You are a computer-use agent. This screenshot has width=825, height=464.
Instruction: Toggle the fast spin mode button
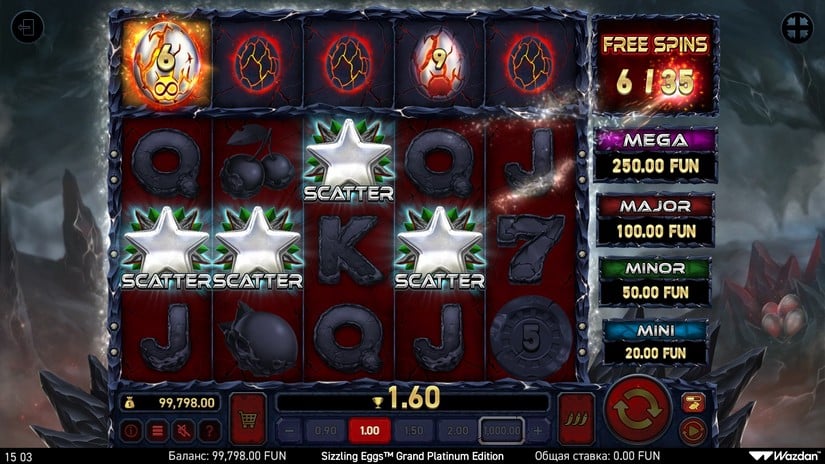[x=692, y=402]
